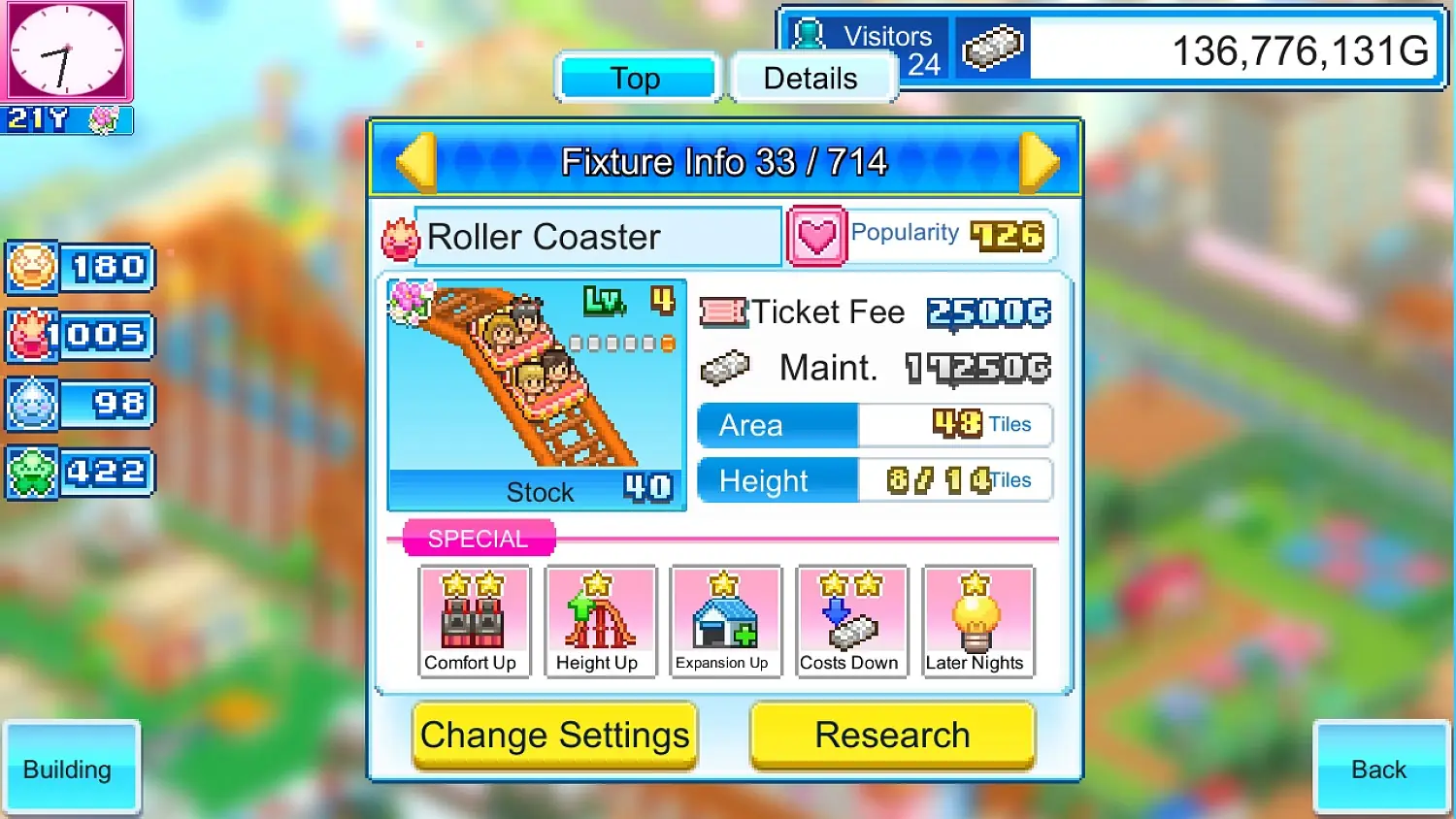Image resolution: width=1456 pixels, height=819 pixels.
Task: Start Research for this fixture
Action: point(891,735)
